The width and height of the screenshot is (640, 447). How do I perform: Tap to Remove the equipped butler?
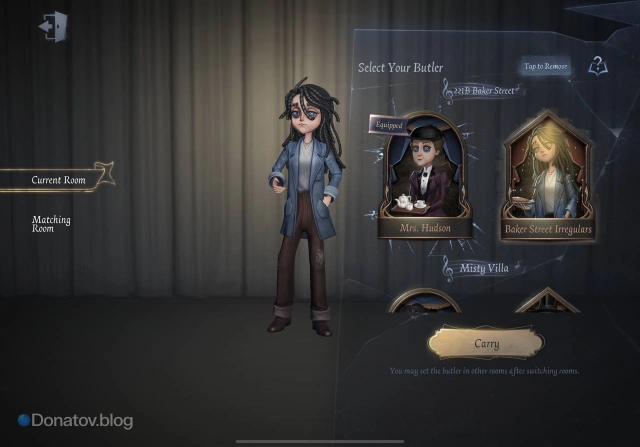[545, 67]
